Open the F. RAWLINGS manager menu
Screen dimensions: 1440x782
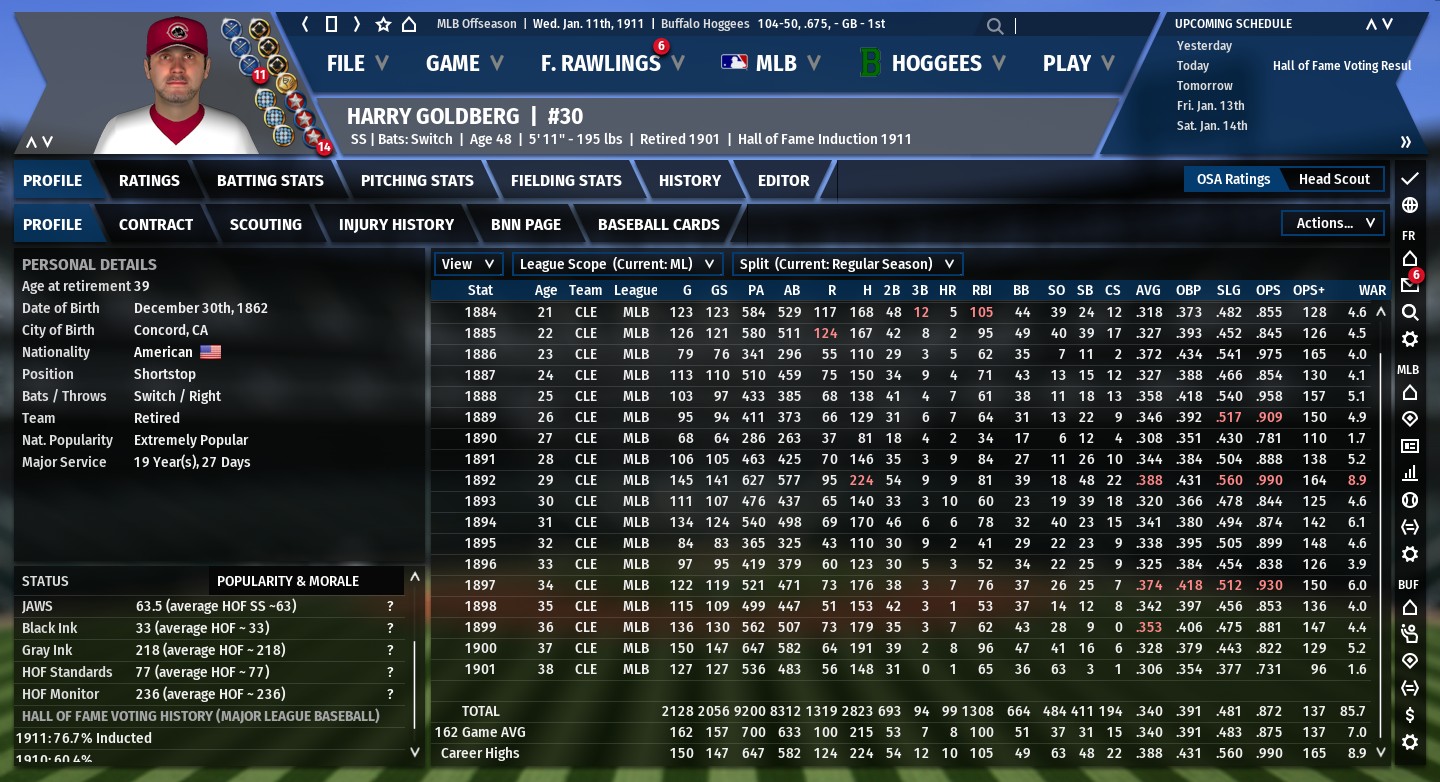(611, 63)
